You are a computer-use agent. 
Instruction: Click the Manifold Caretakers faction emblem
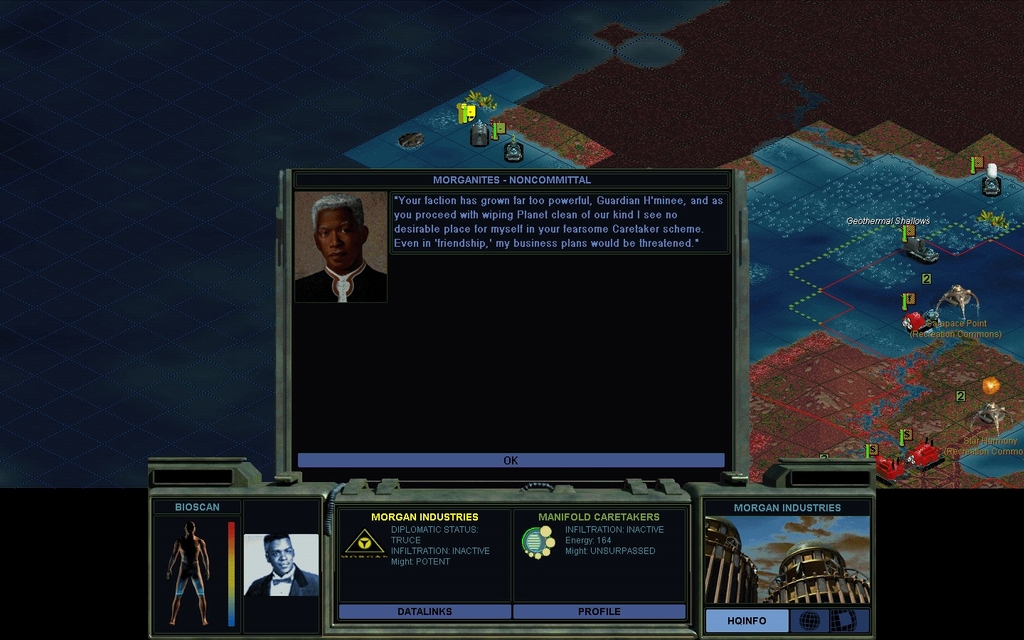coord(538,542)
